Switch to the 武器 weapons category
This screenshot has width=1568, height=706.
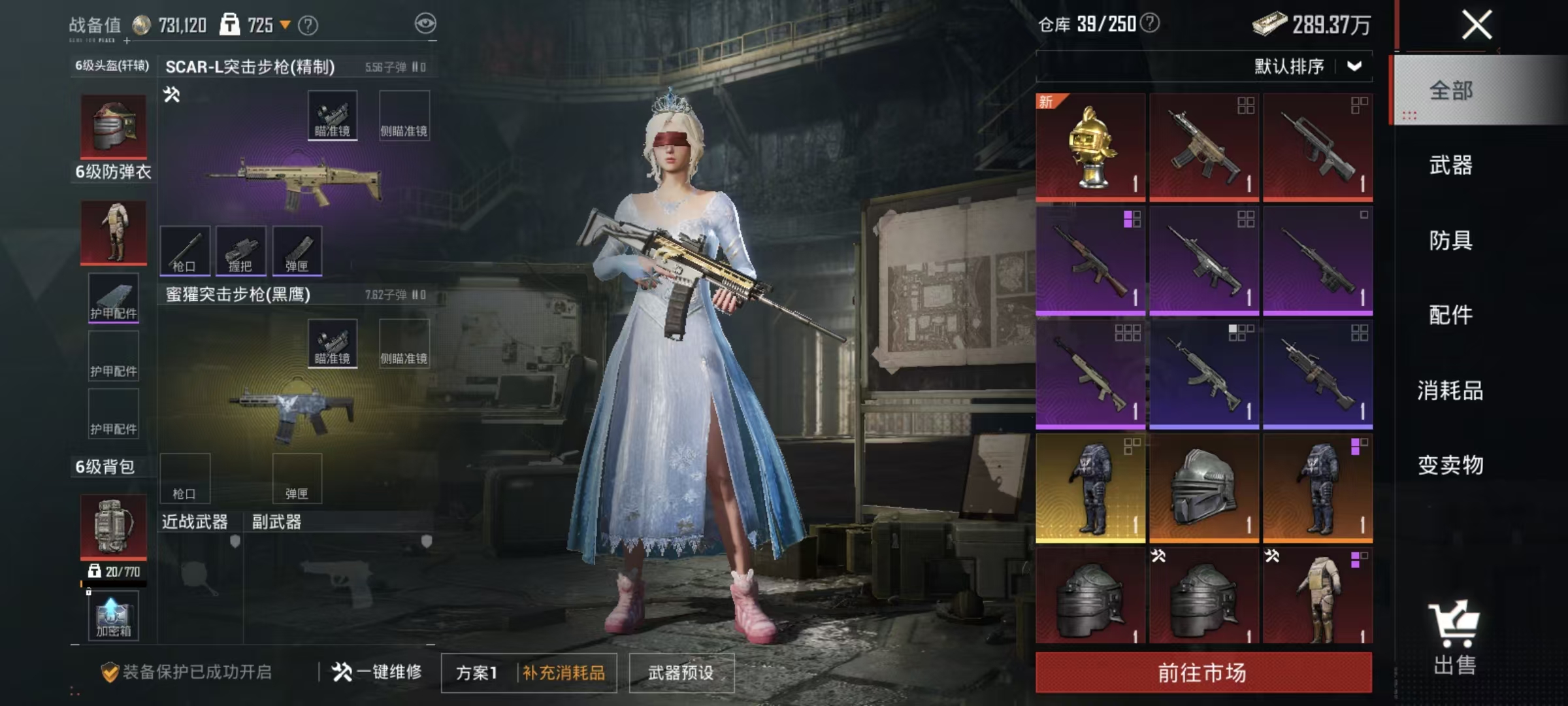click(x=1450, y=165)
